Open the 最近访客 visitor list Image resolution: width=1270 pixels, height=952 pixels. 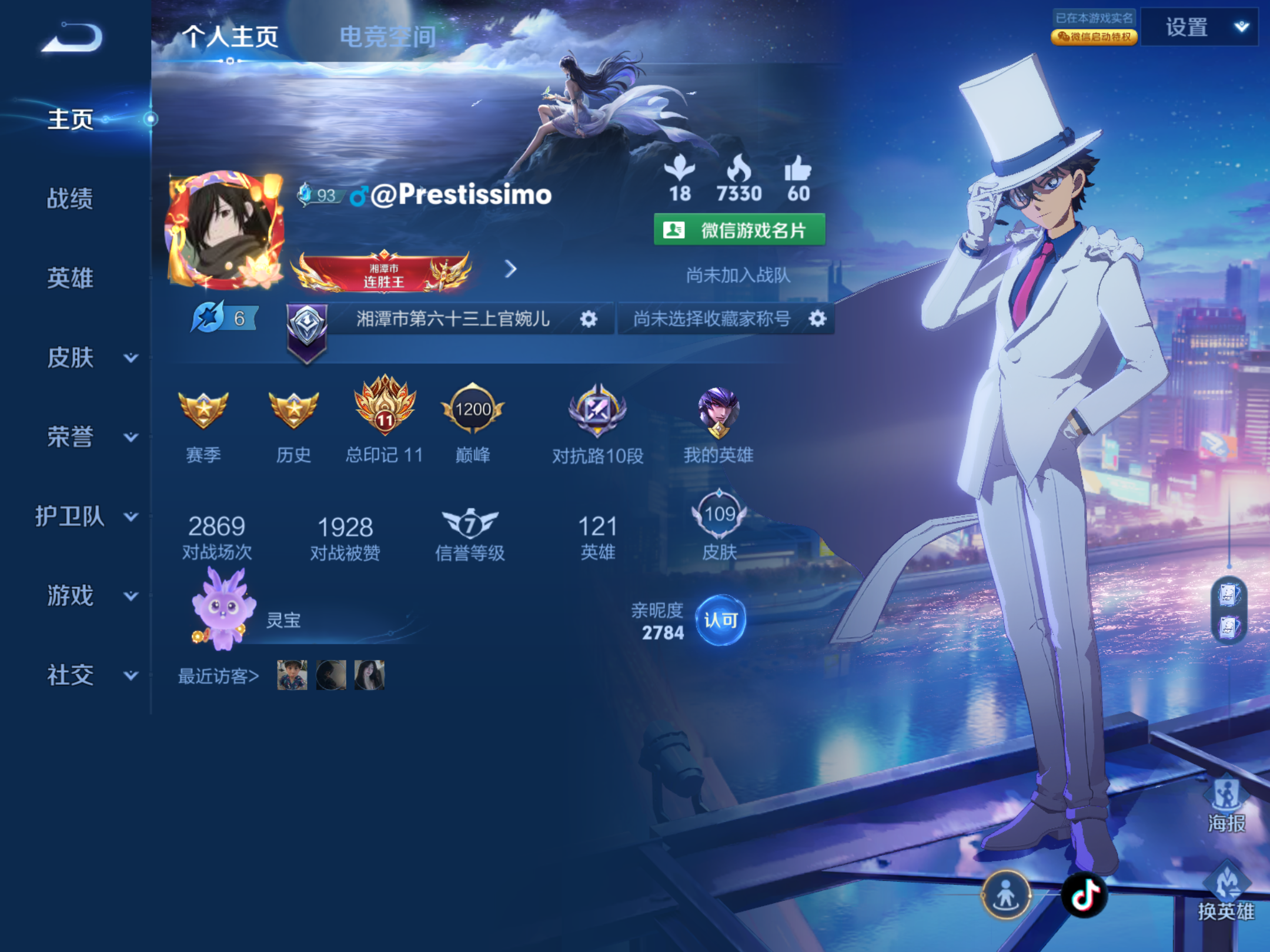pyautogui.click(x=218, y=676)
